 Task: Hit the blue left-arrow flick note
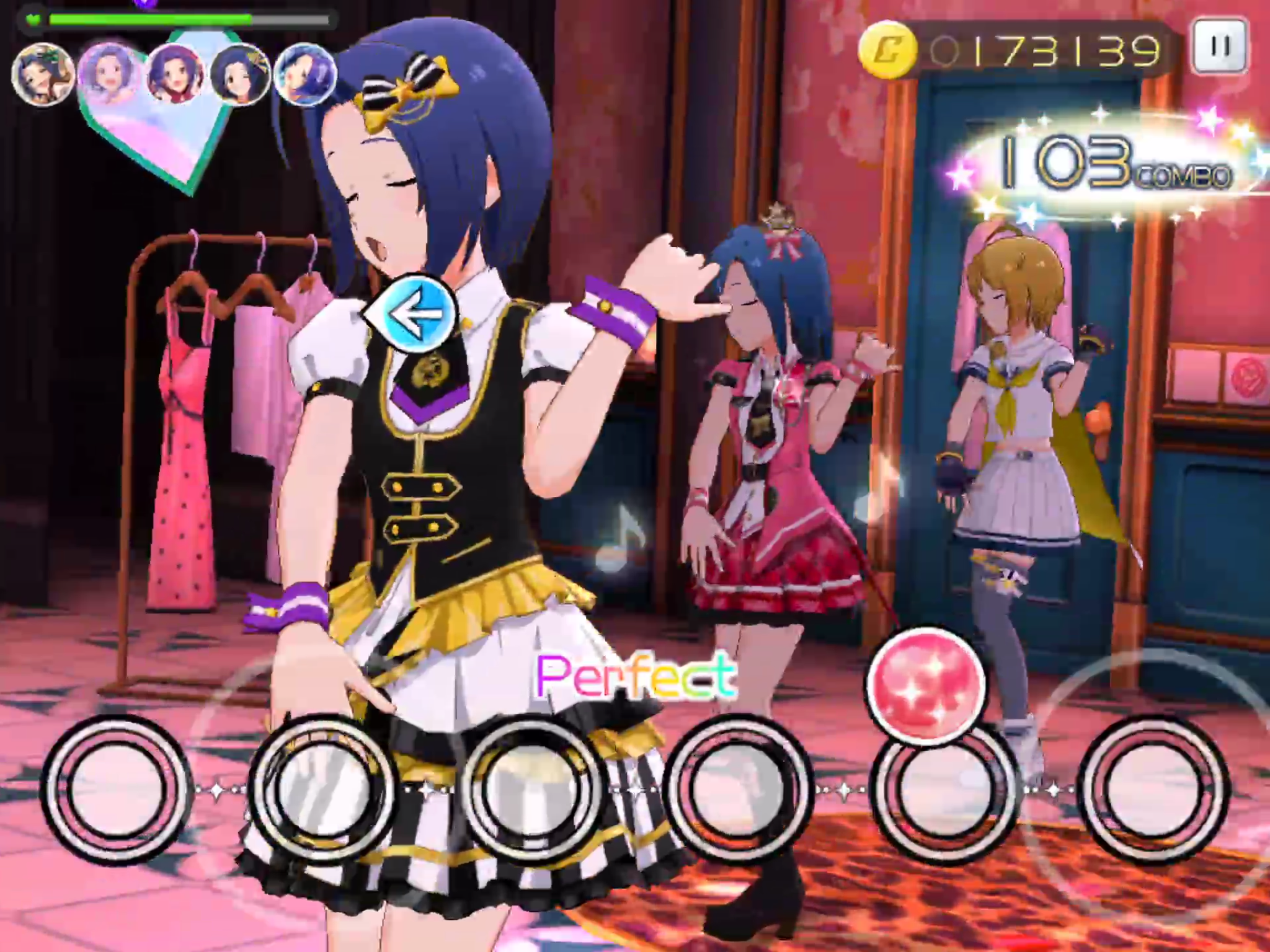click(415, 313)
